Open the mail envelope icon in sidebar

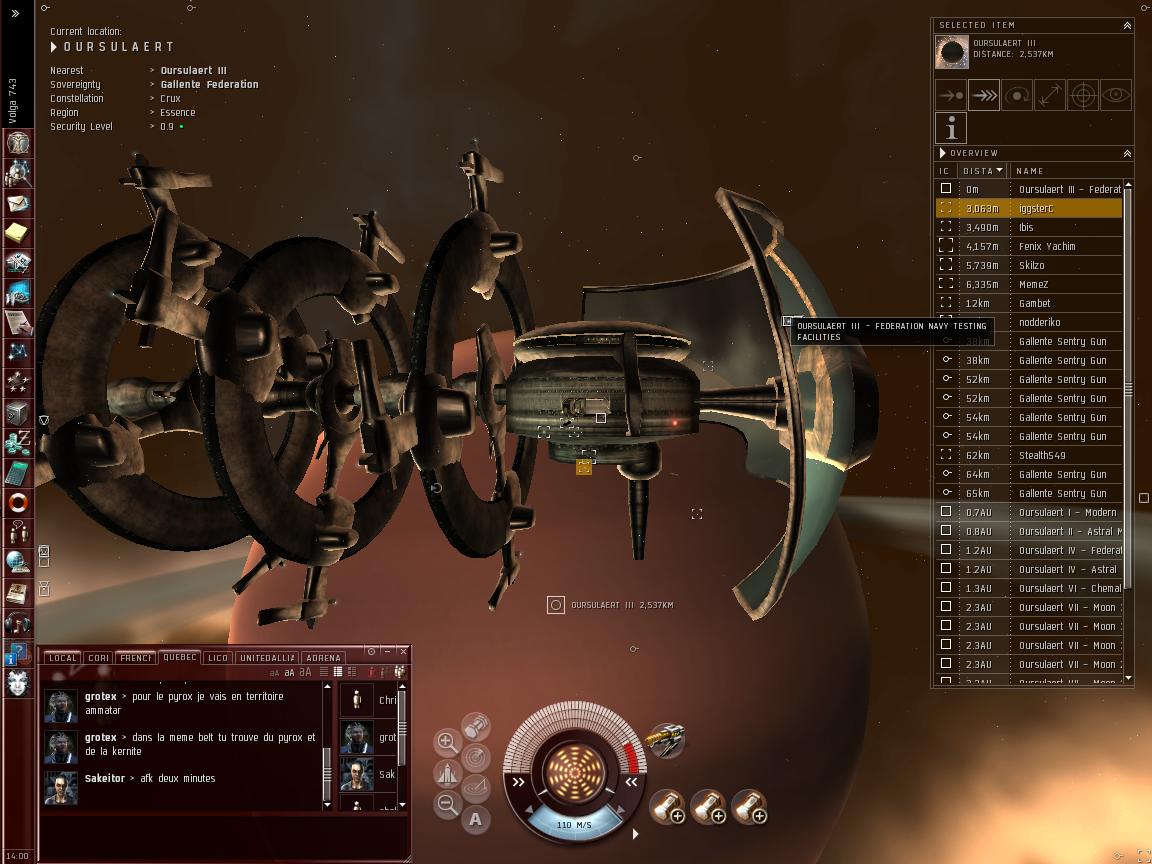(x=18, y=204)
